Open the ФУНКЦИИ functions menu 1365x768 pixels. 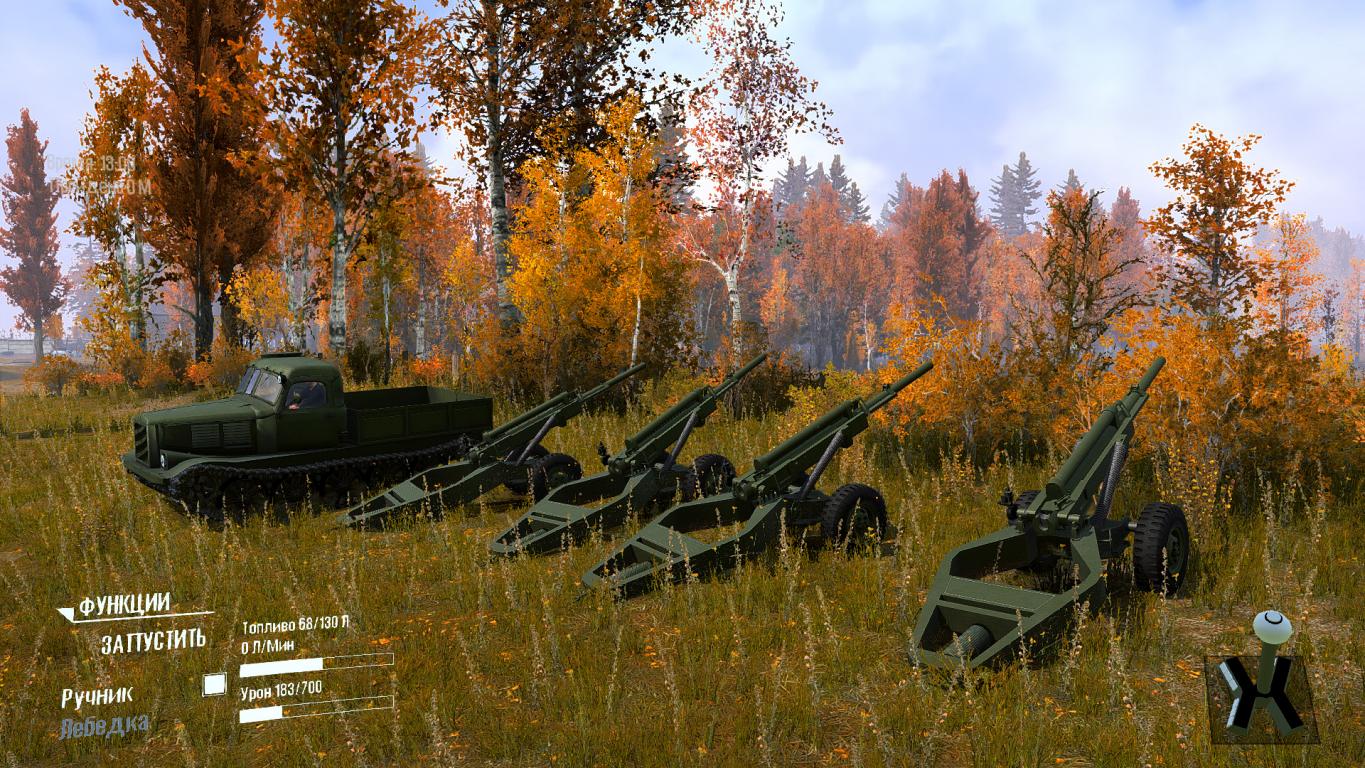[x=124, y=605]
